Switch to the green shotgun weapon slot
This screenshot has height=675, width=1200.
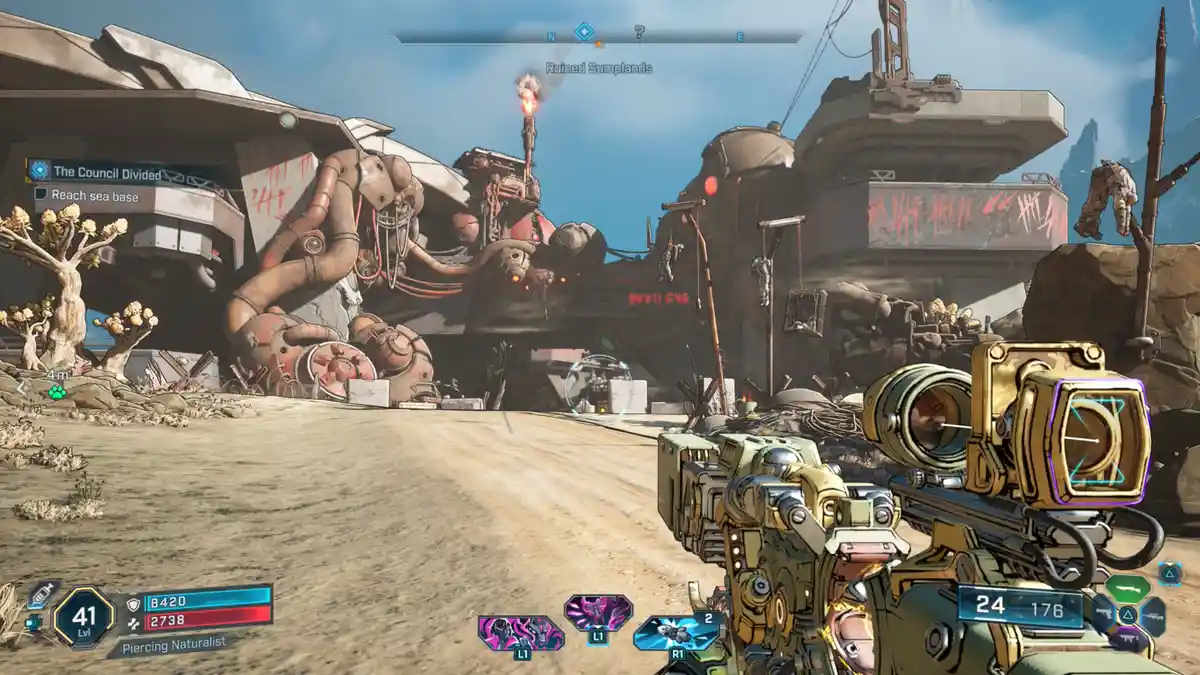[x=1127, y=588]
